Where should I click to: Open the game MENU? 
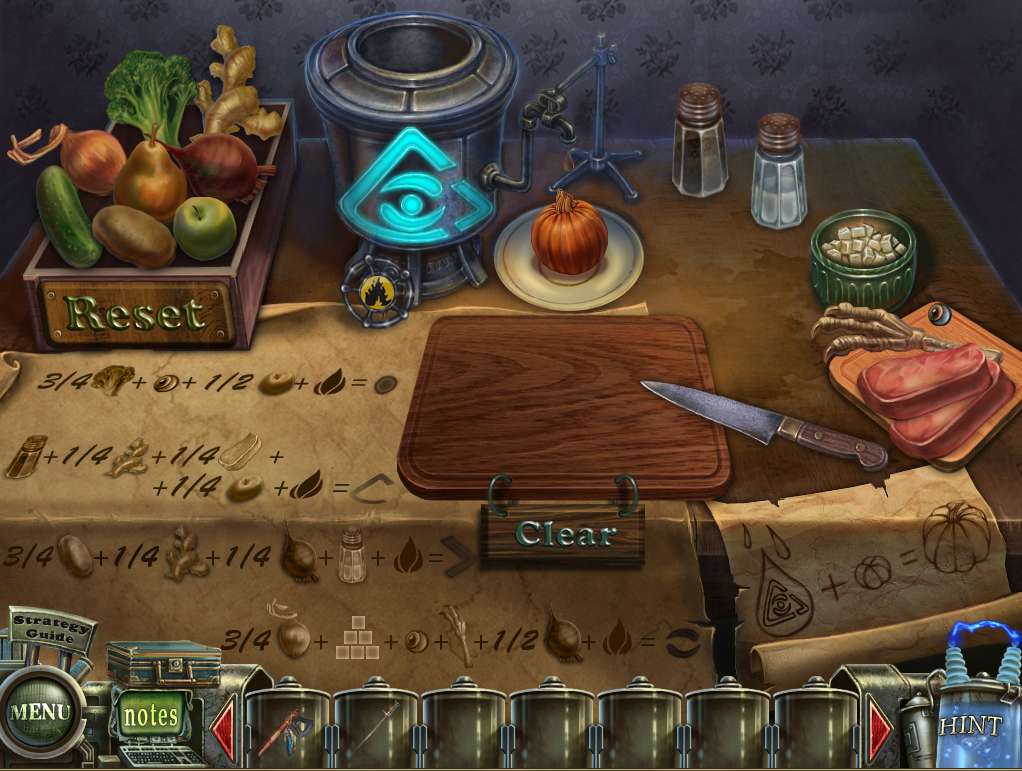pyautogui.click(x=41, y=713)
